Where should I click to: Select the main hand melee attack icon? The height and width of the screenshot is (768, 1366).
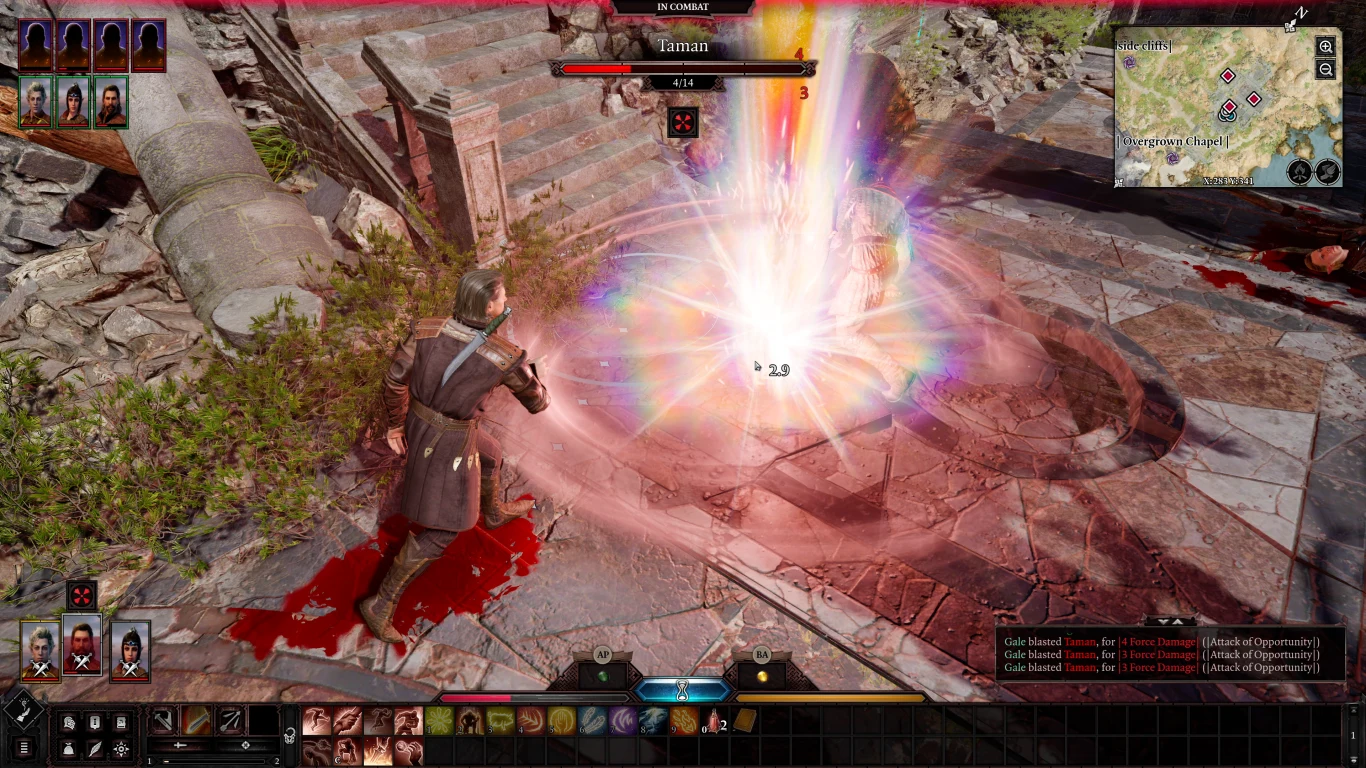197,720
